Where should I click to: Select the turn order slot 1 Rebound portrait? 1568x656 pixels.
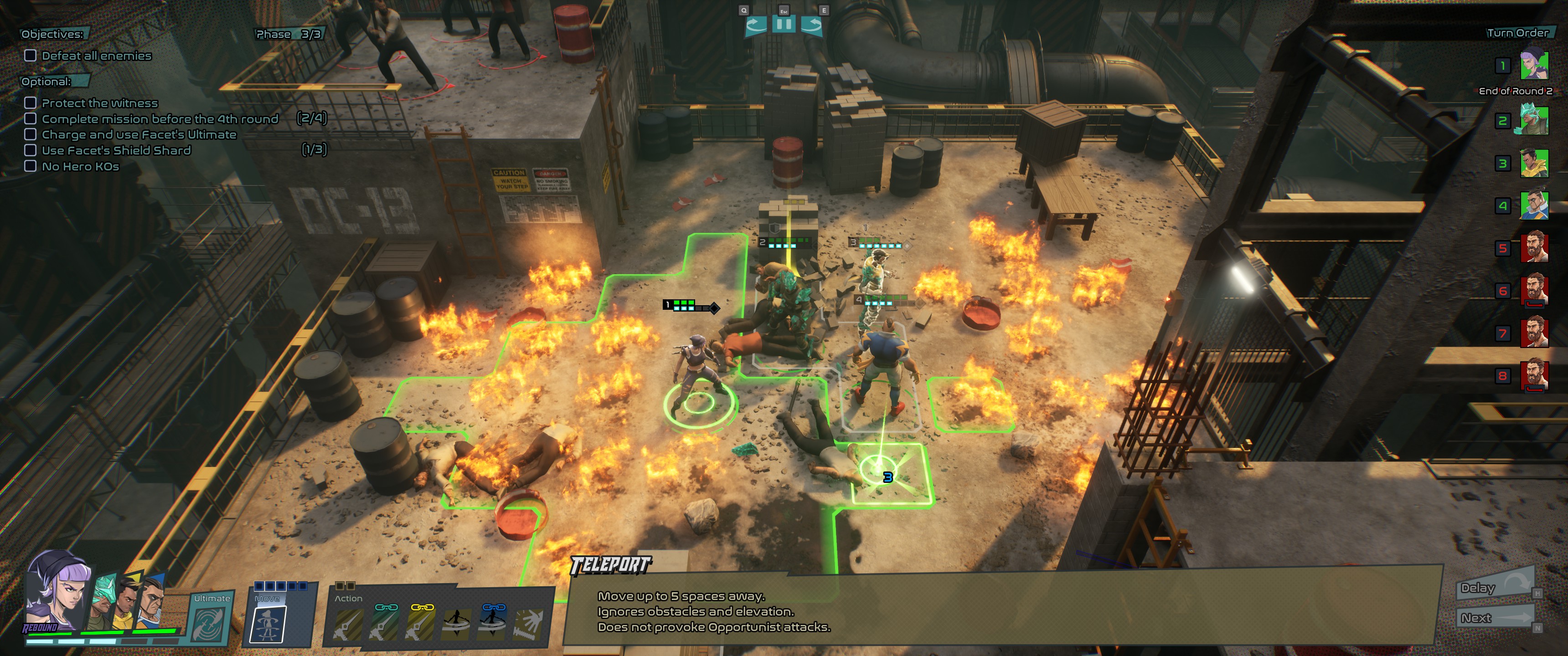pos(1534,65)
